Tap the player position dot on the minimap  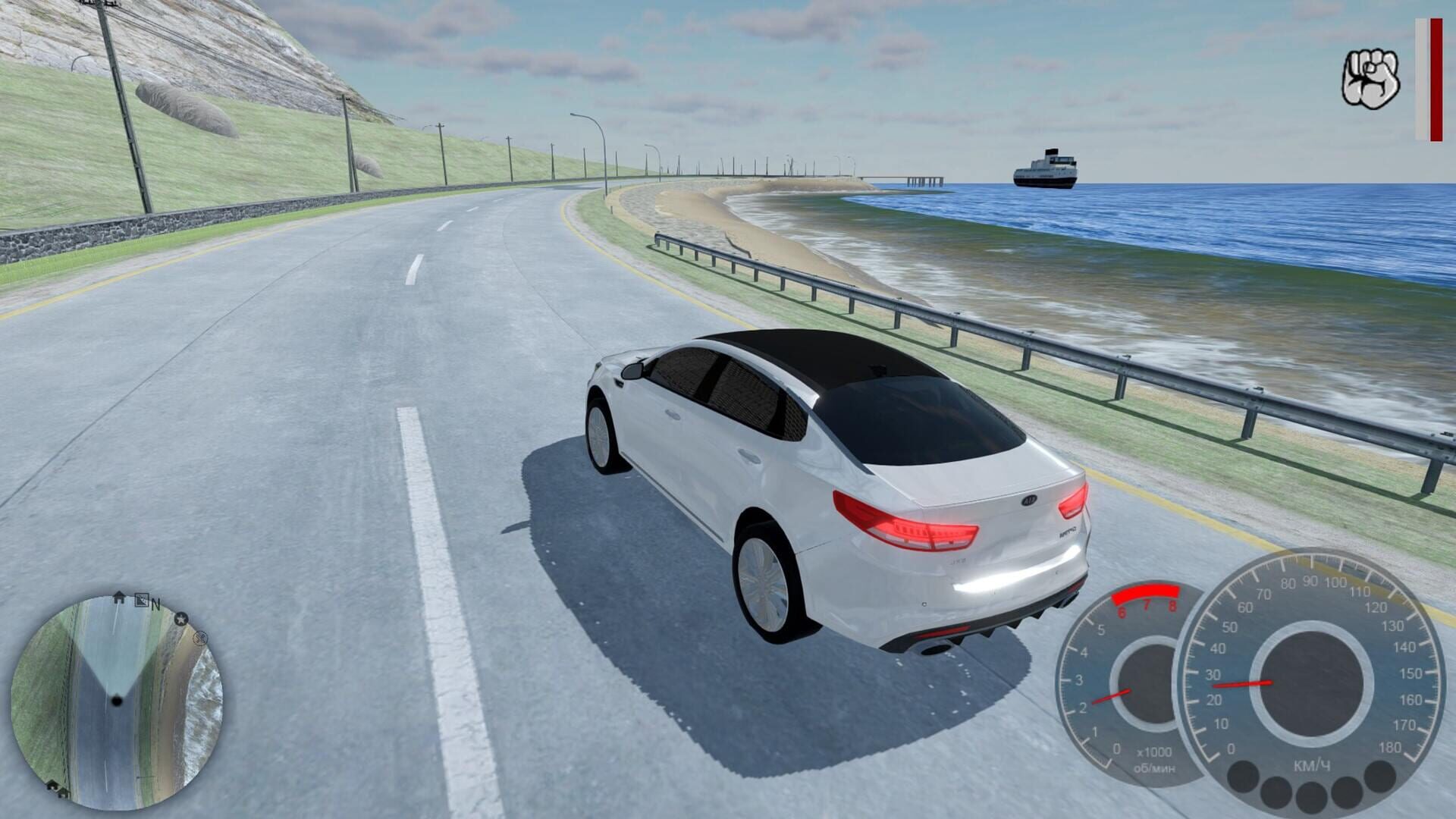[116, 700]
